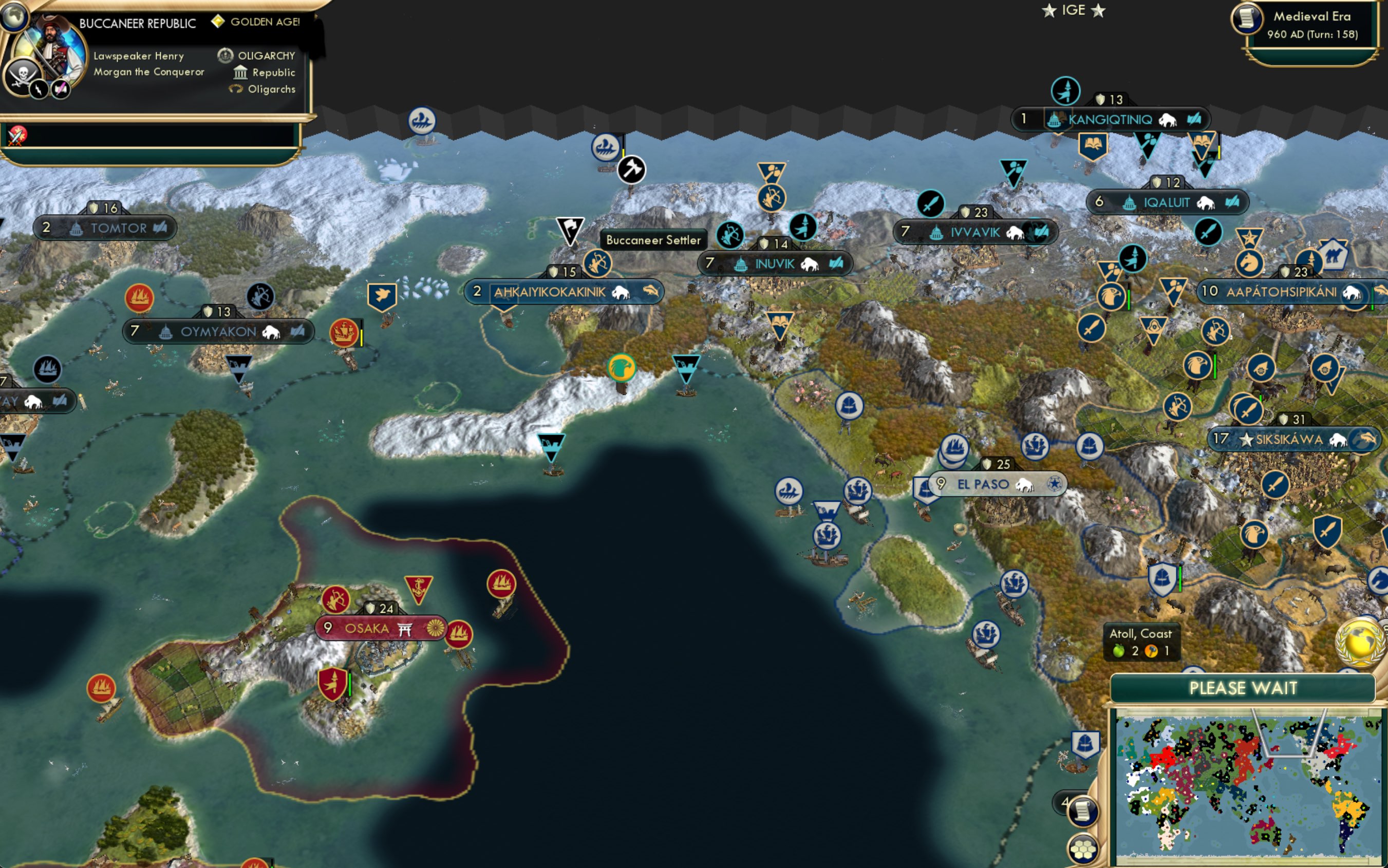
Task: Click the torii symbol on Osaka's banner
Action: tap(405, 629)
